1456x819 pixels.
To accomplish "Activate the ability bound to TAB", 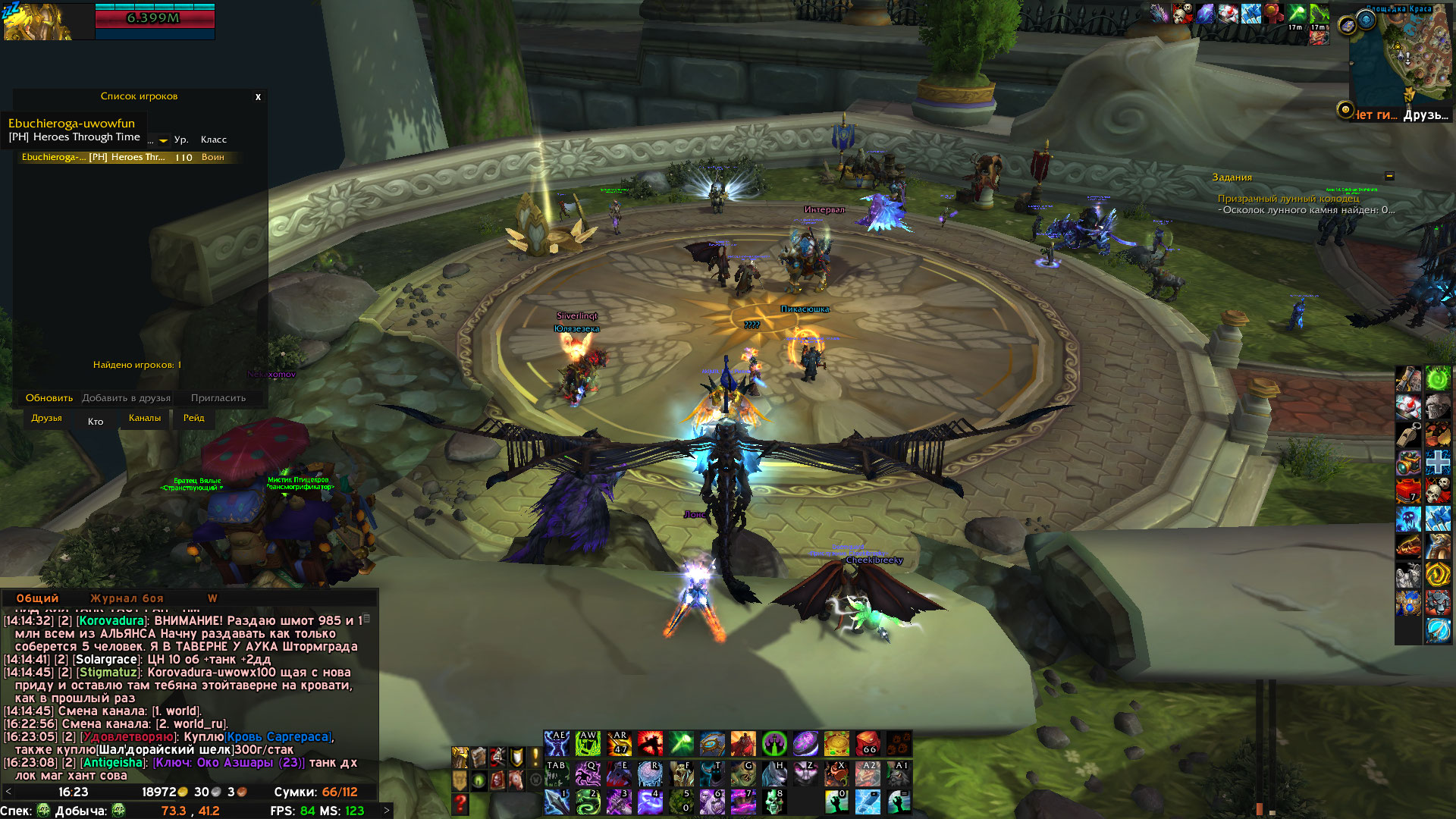I will tap(557, 773).
